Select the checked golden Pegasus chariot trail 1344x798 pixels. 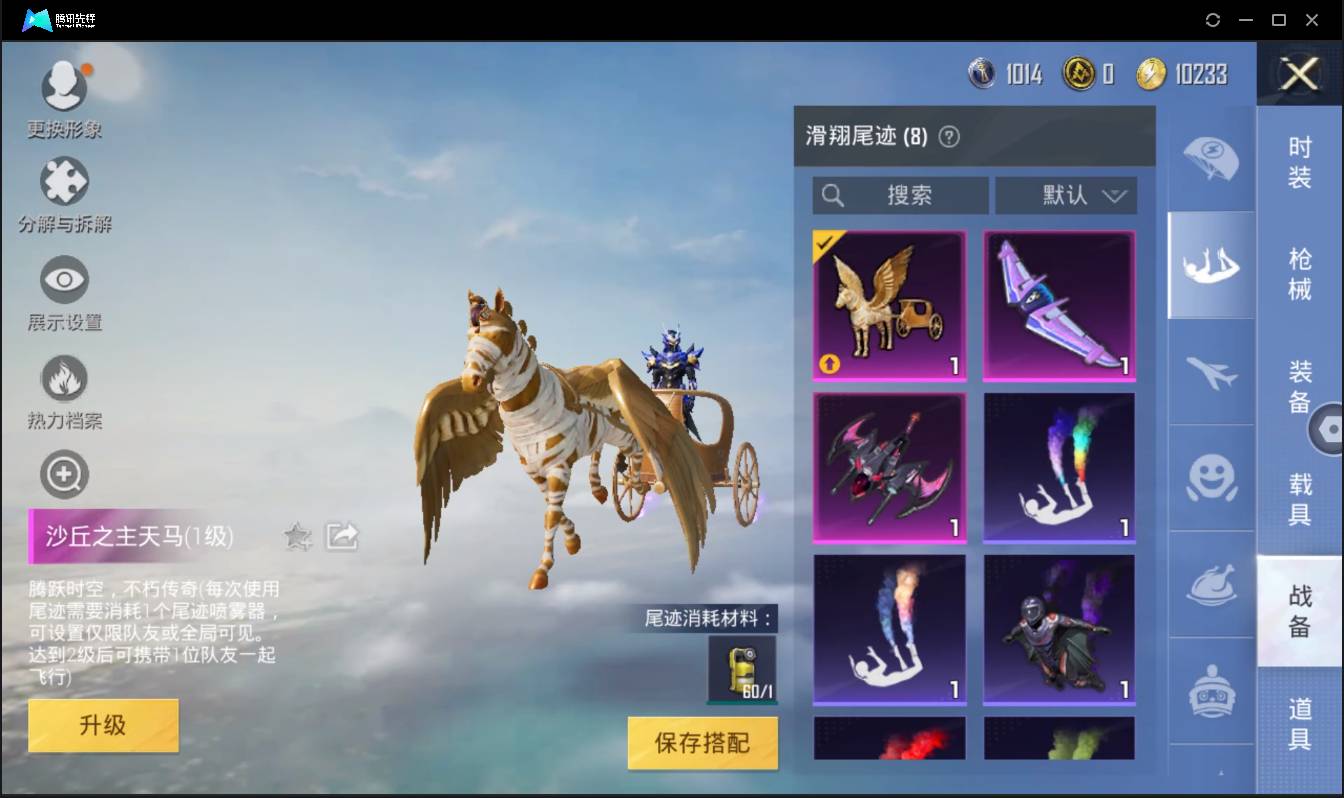tap(889, 305)
